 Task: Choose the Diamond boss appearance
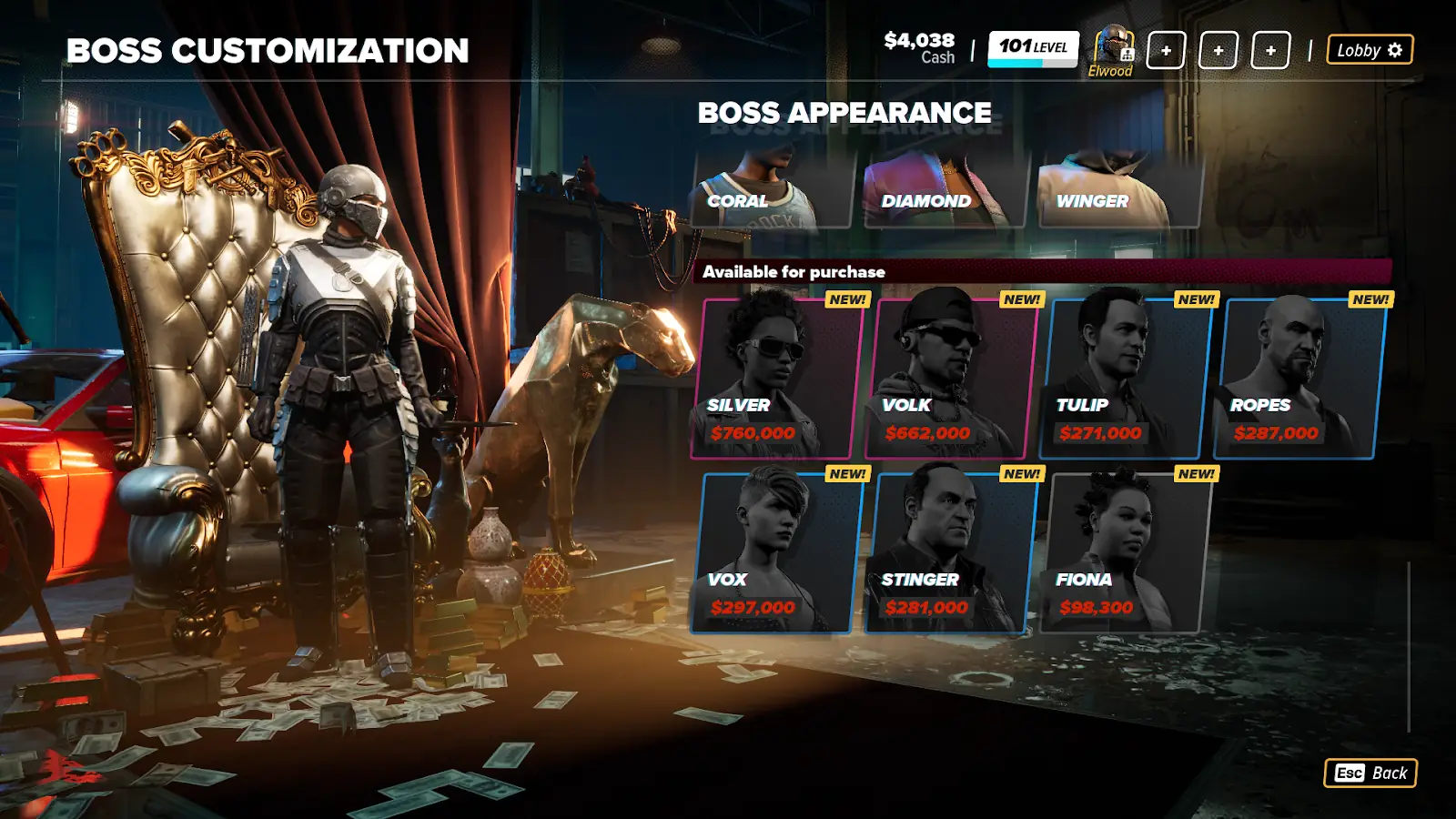tap(946, 191)
